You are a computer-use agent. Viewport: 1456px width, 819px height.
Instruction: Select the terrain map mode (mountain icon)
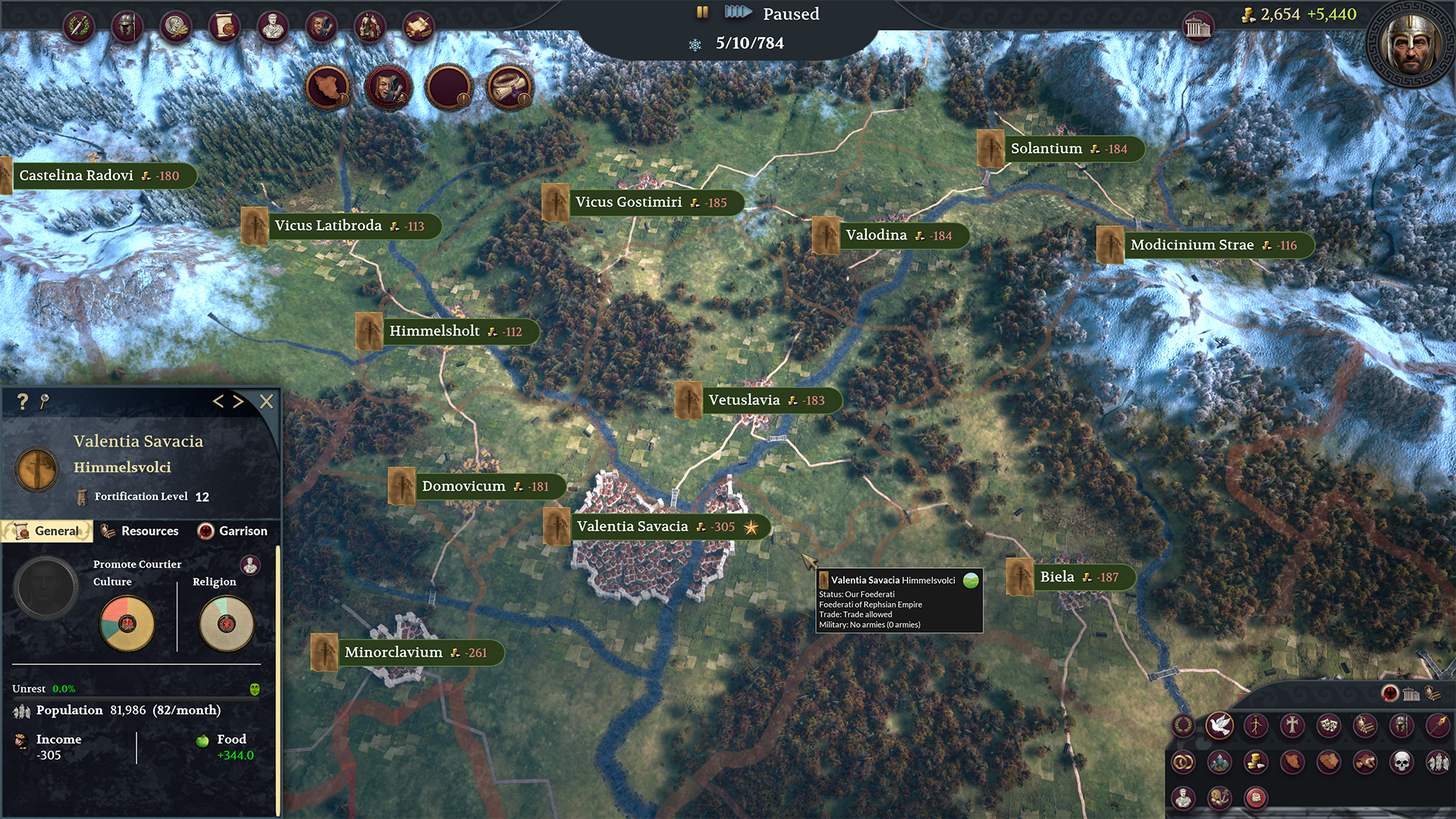pyautogui.click(x=1219, y=764)
